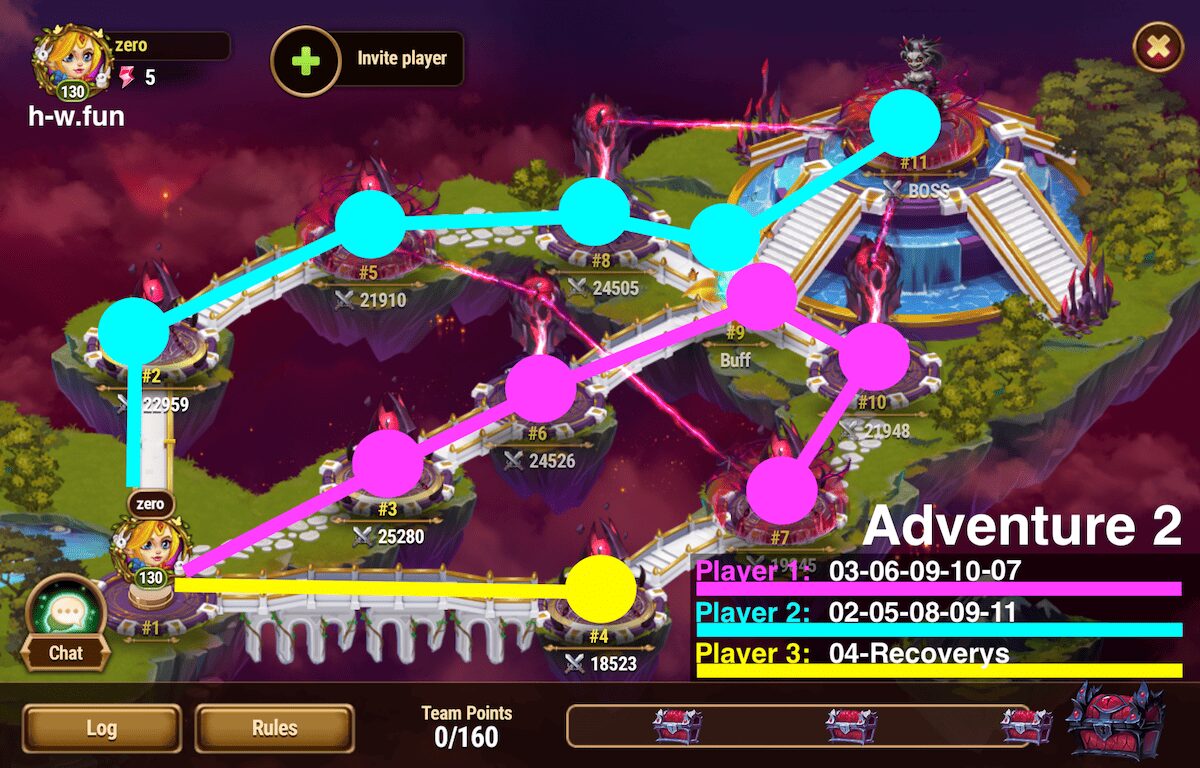Close the adventure map screen

(1157, 47)
